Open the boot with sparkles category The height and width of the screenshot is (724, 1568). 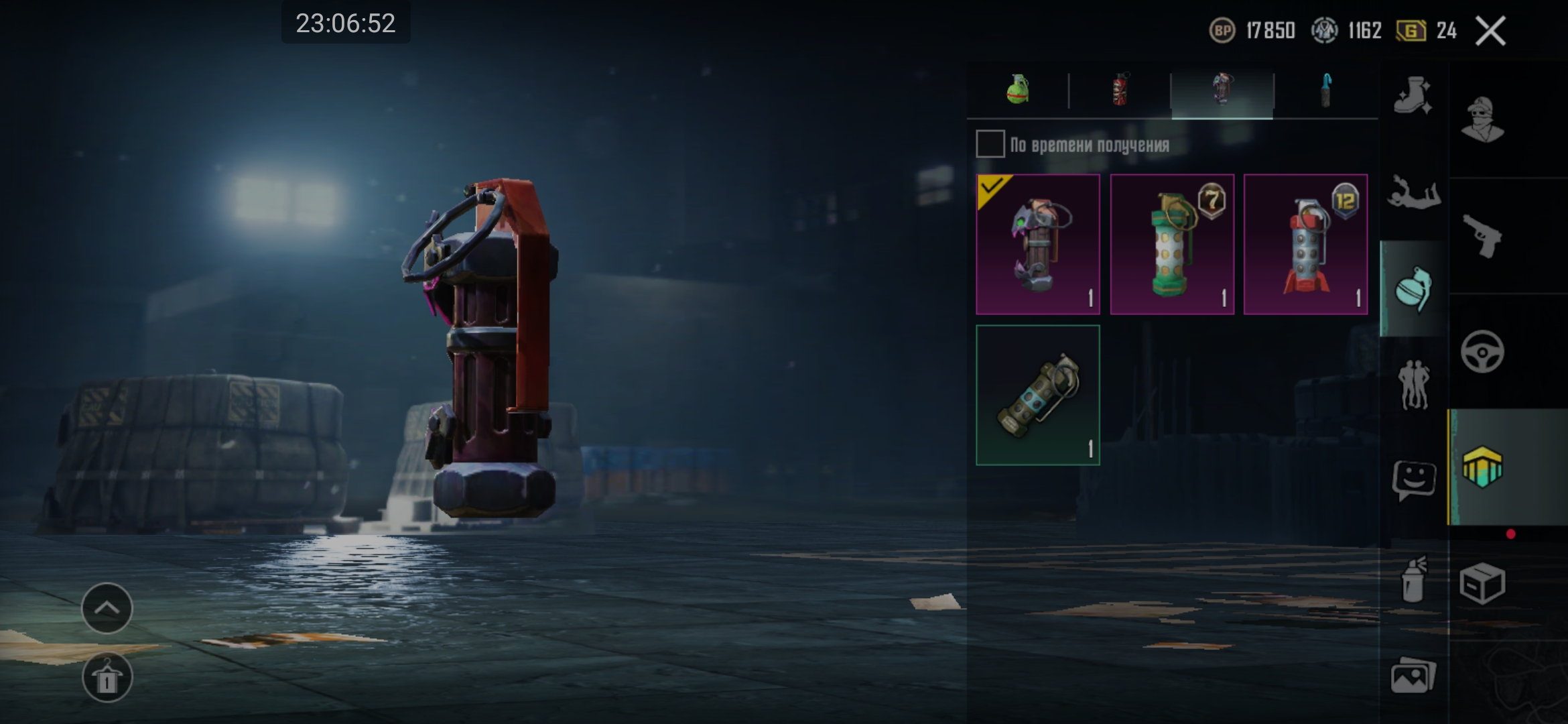(x=1413, y=96)
